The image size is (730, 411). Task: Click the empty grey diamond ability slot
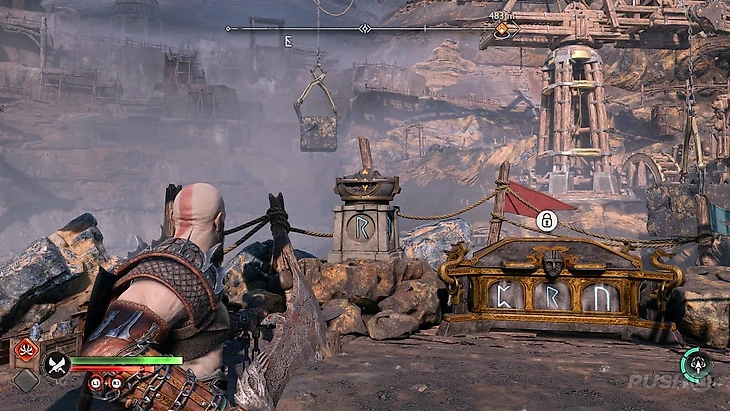(x=26, y=381)
